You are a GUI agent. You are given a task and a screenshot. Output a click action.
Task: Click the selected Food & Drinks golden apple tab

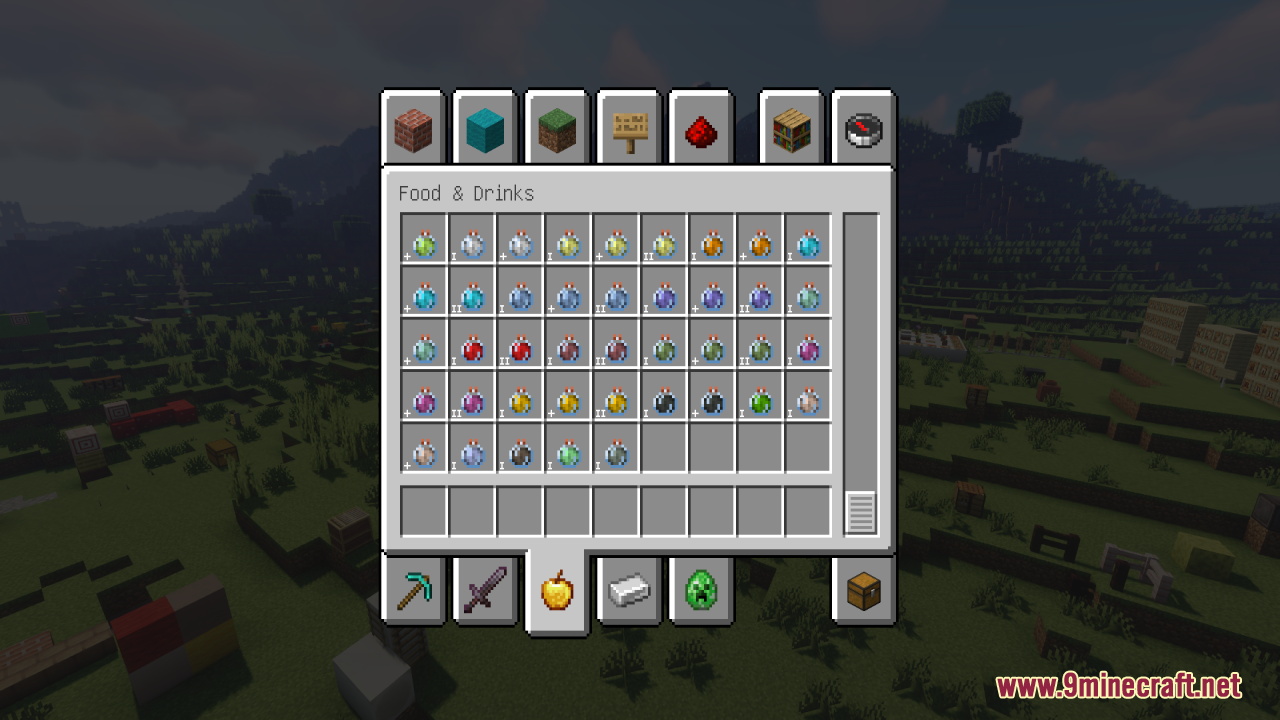(557, 592)
